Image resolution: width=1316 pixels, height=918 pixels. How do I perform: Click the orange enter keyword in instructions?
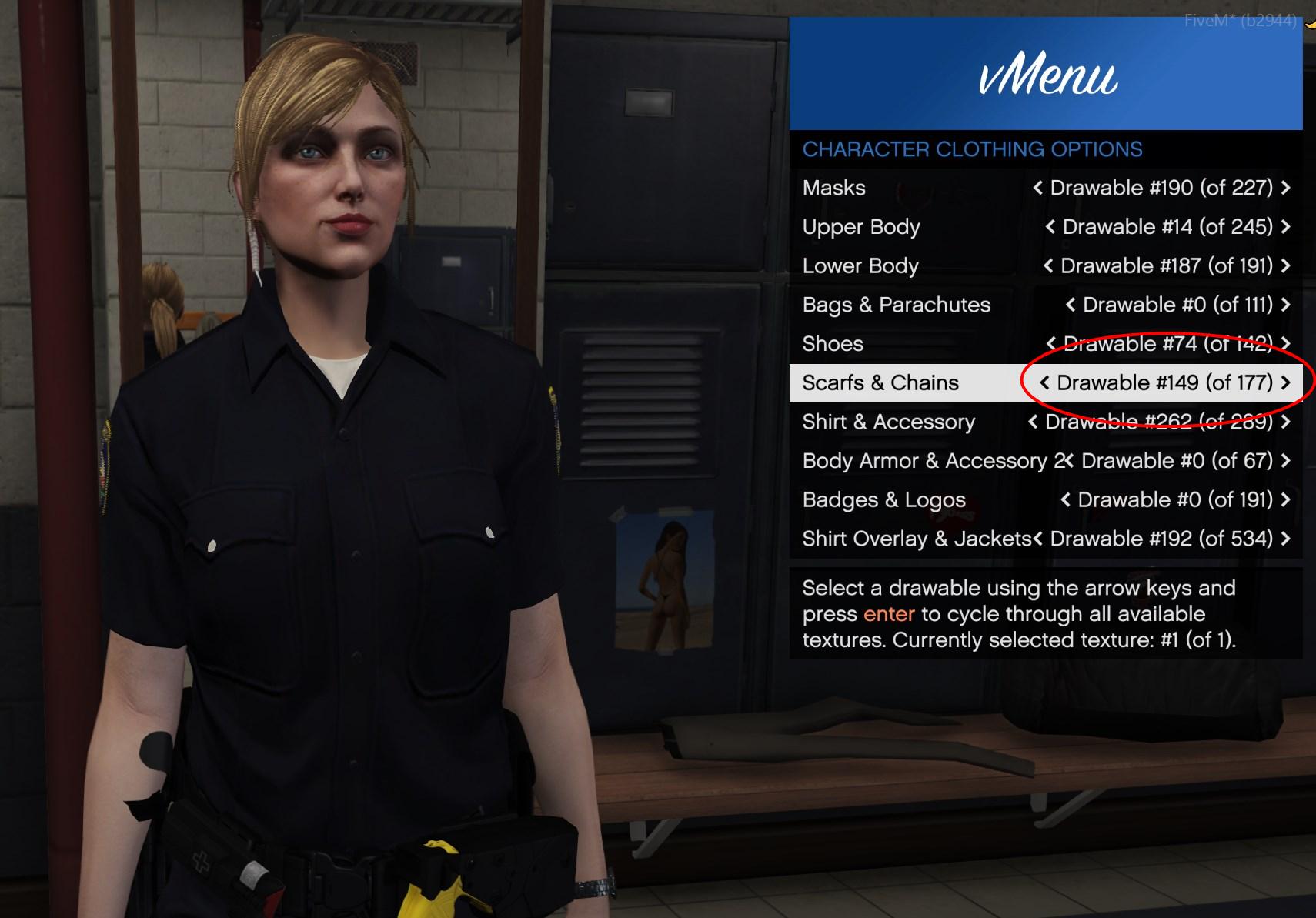point(887,614)
